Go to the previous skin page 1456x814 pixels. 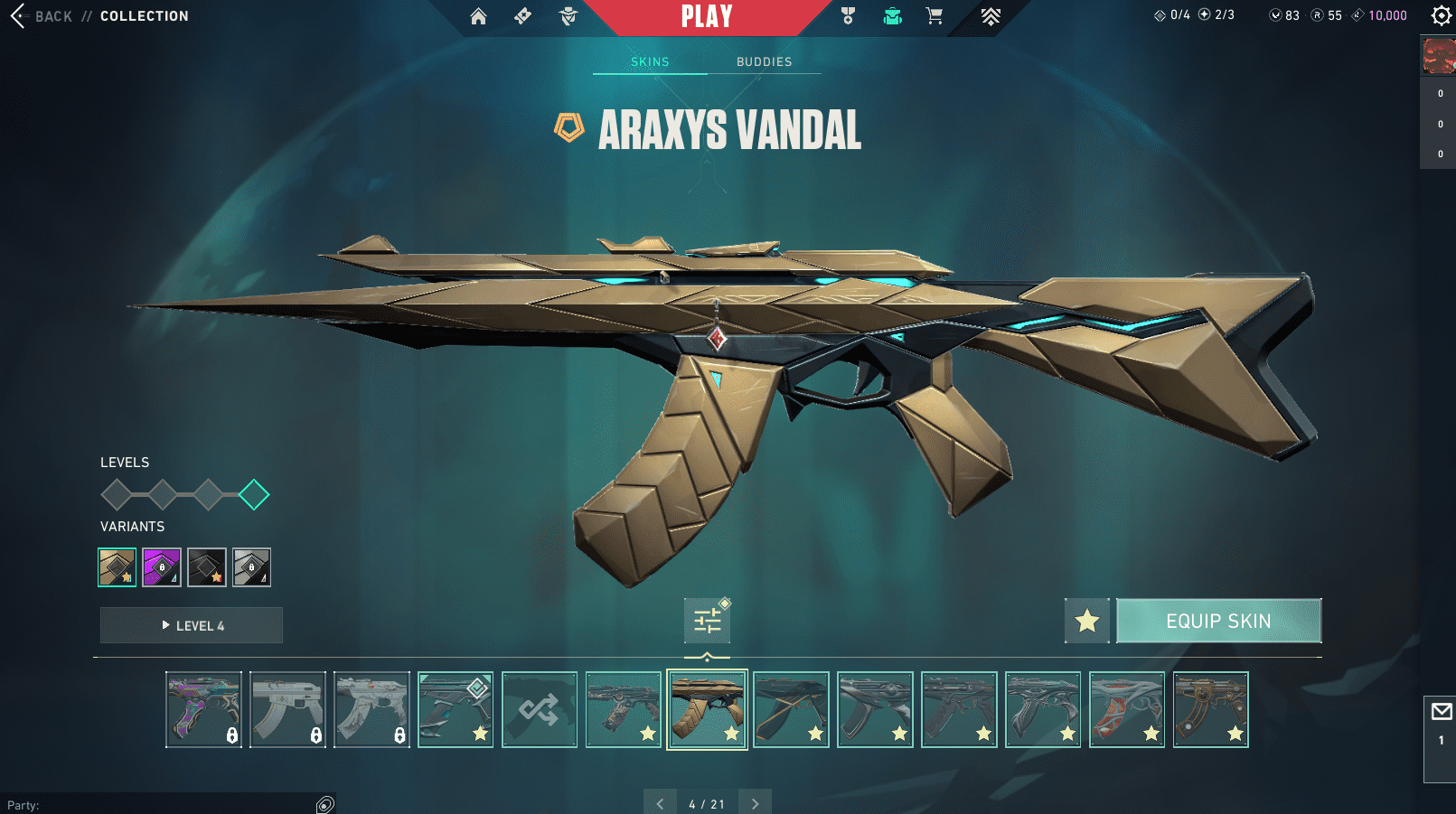pos(660,803)
